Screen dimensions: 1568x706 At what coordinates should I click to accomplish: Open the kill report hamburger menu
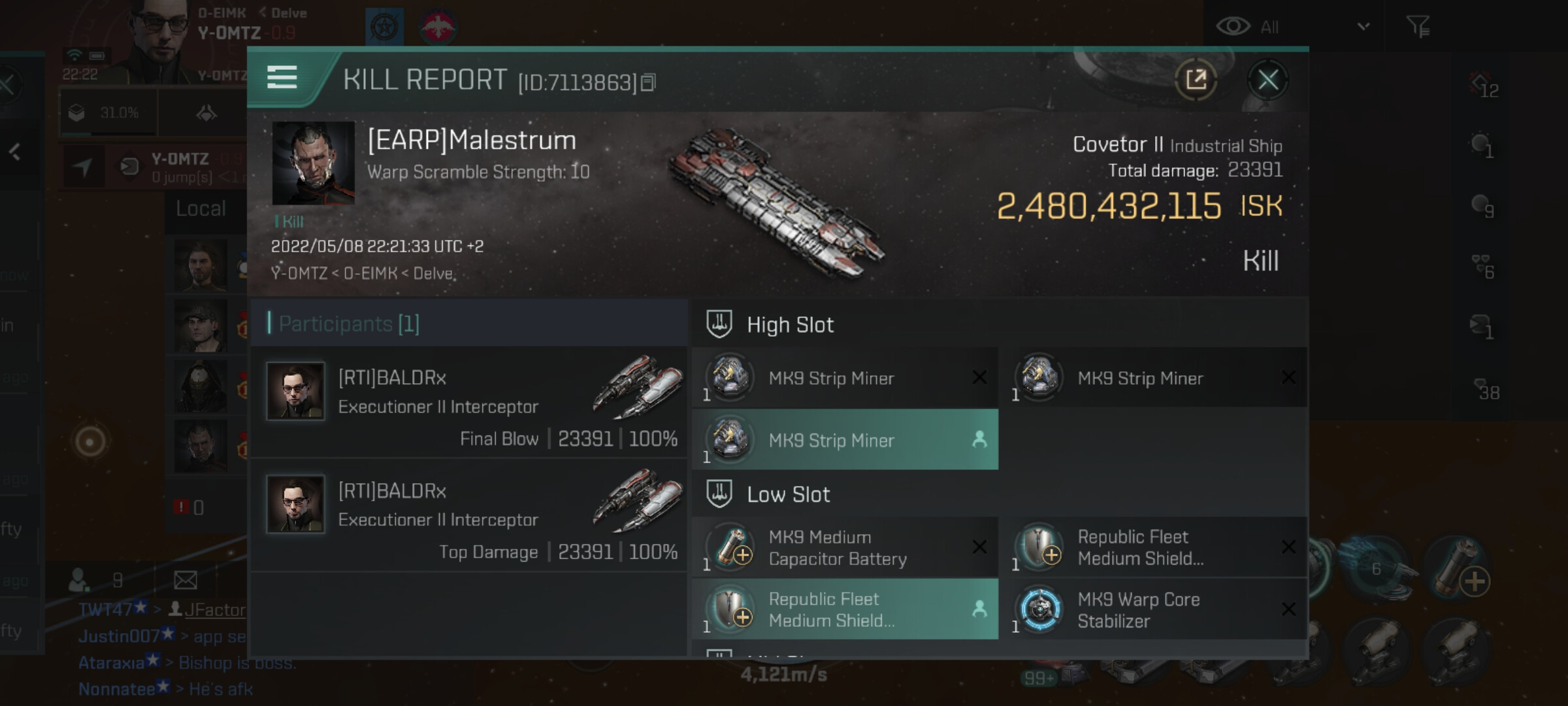click(x=282, y=77)
